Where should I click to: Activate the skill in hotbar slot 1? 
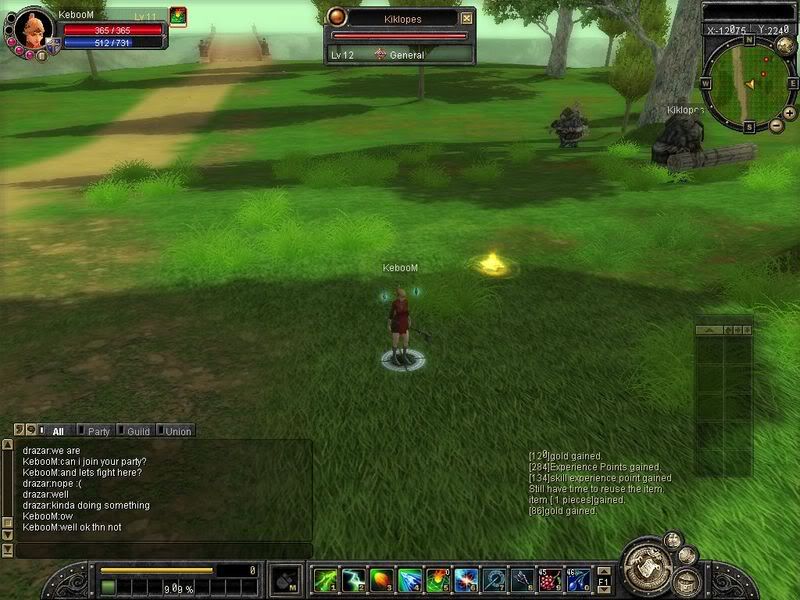pos(325,580)
